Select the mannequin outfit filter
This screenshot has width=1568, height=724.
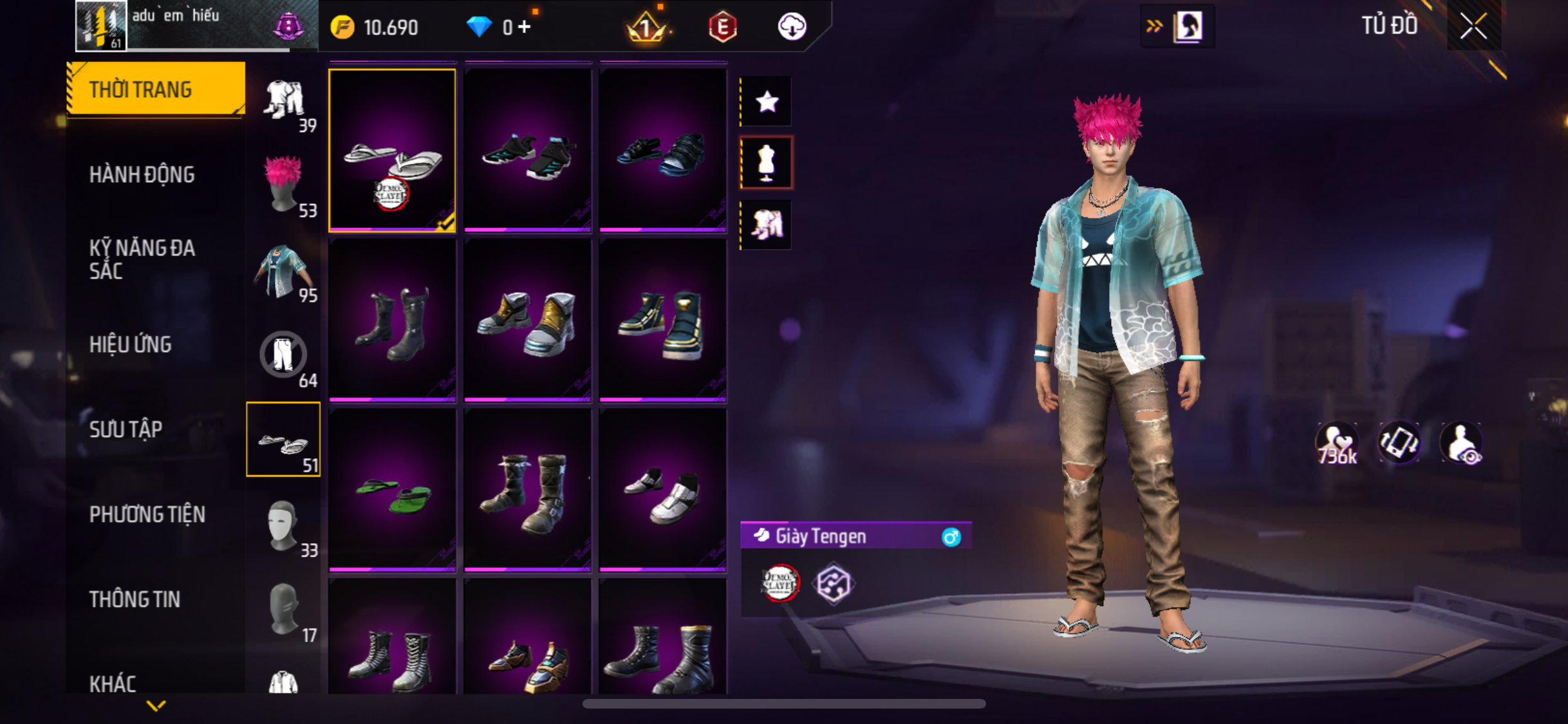point(767,162)
